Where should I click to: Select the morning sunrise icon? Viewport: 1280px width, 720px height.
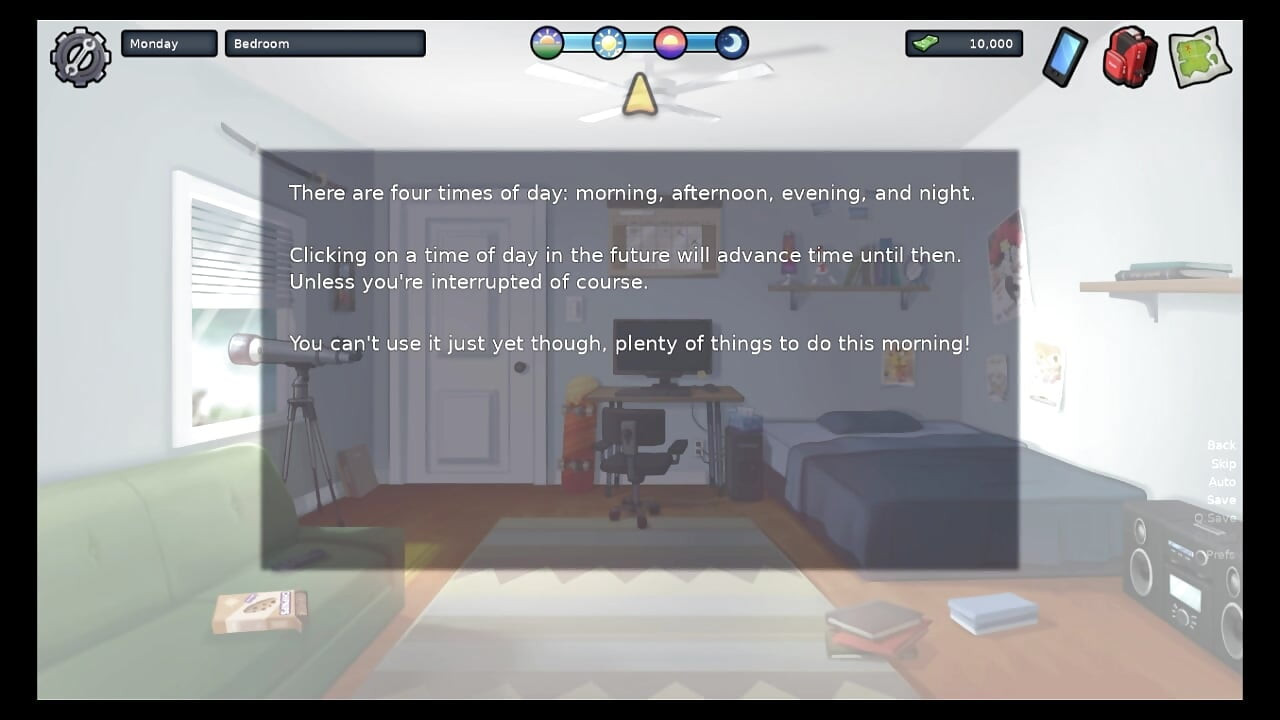pos(546,44)
